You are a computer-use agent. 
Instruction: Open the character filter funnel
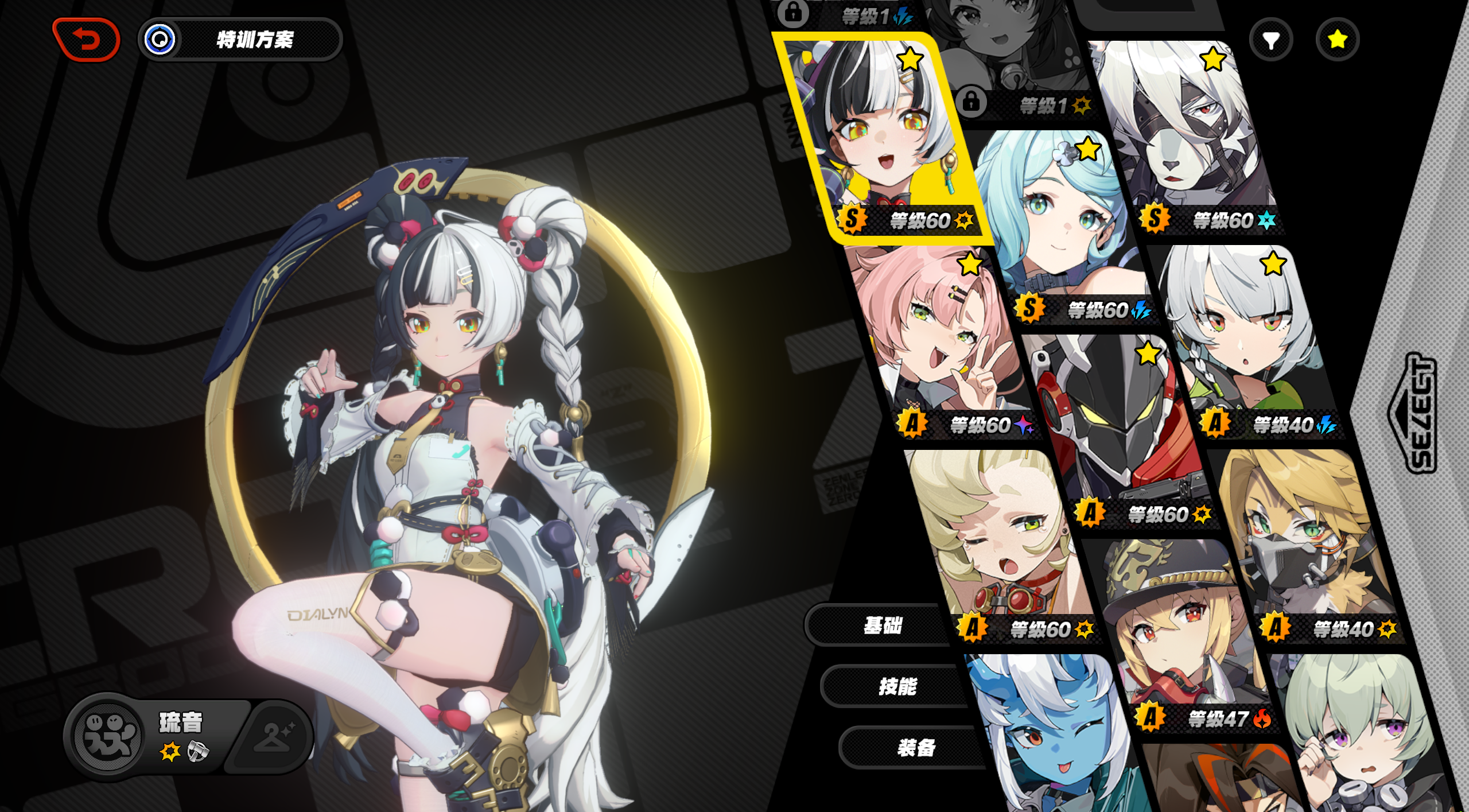click(x=1271, y=40)
